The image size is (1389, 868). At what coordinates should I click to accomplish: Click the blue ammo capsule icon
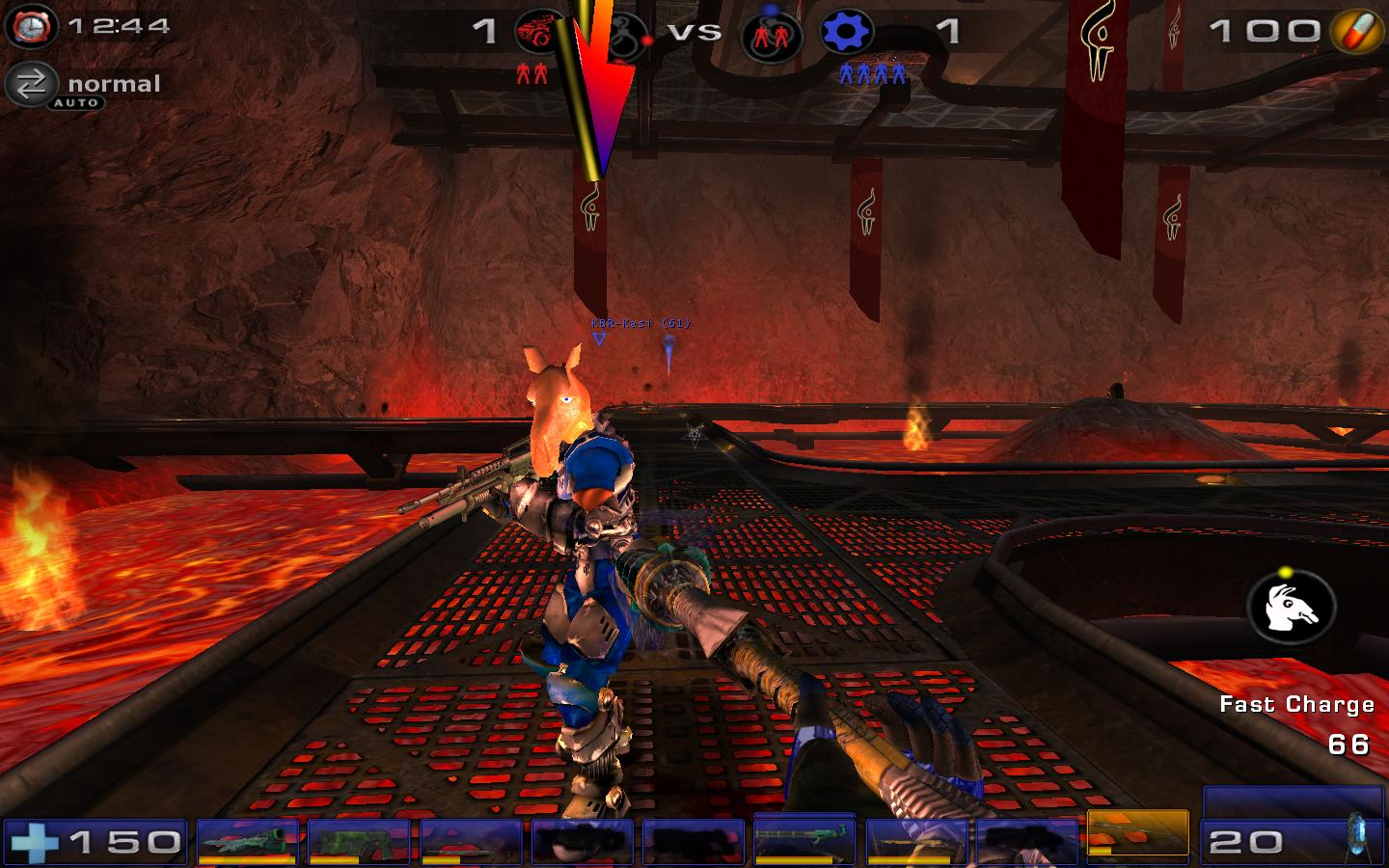(x=1358, y=835)
